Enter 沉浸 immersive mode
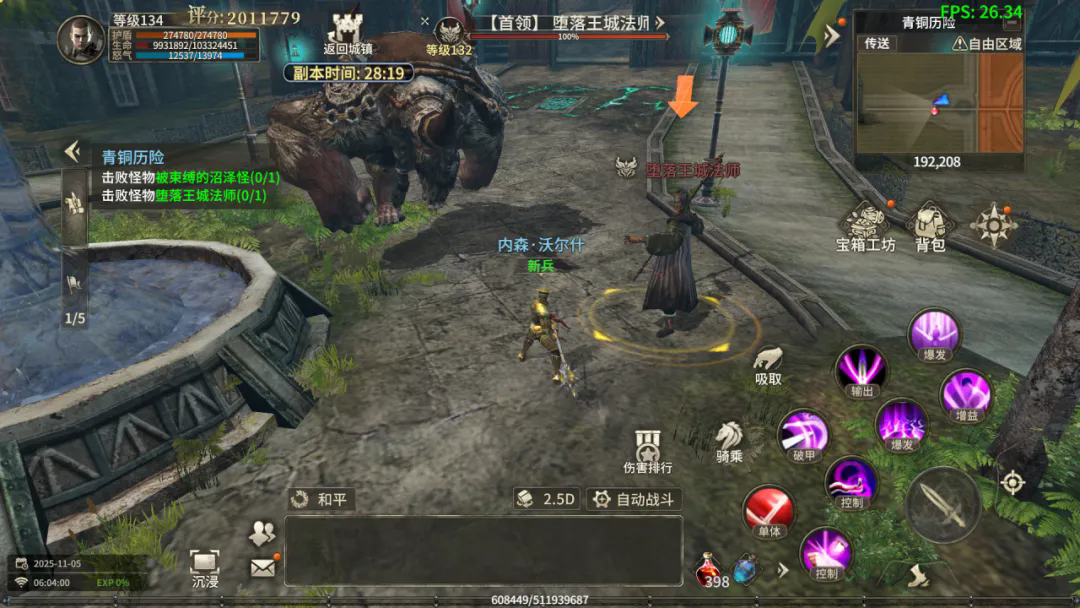 (x=204, y=567)
